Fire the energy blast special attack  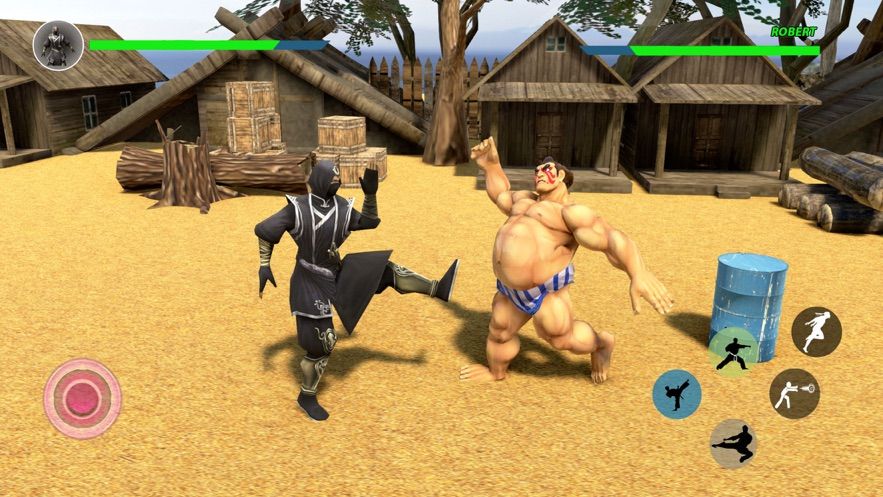coord(795,393)
